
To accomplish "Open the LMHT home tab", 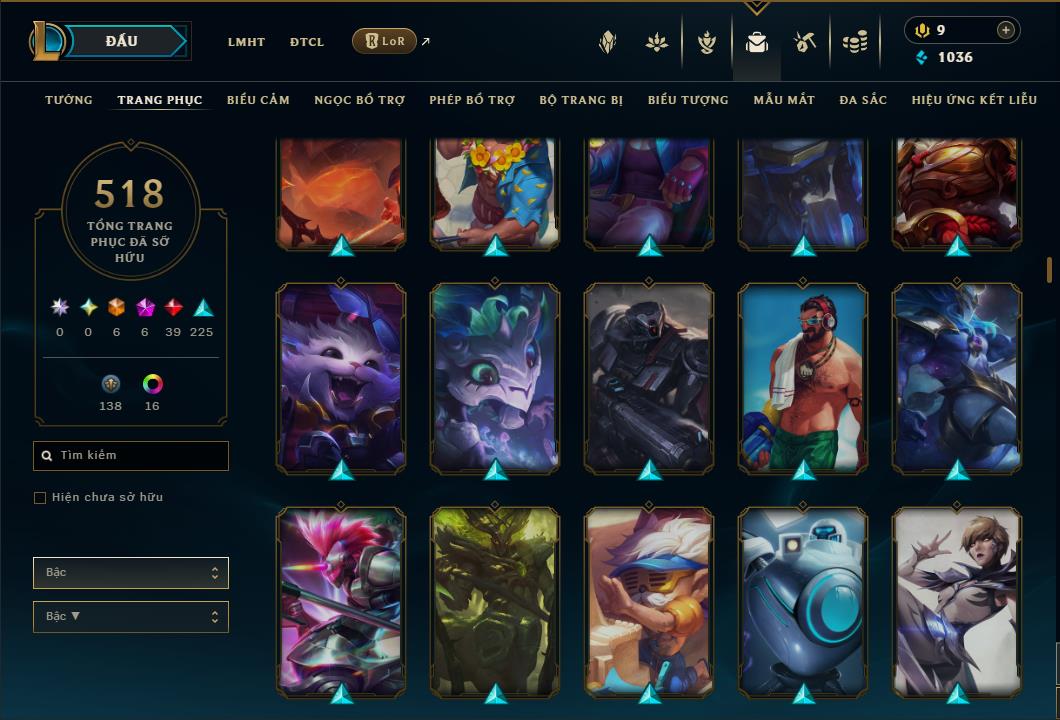I will [x=246, y=42].
